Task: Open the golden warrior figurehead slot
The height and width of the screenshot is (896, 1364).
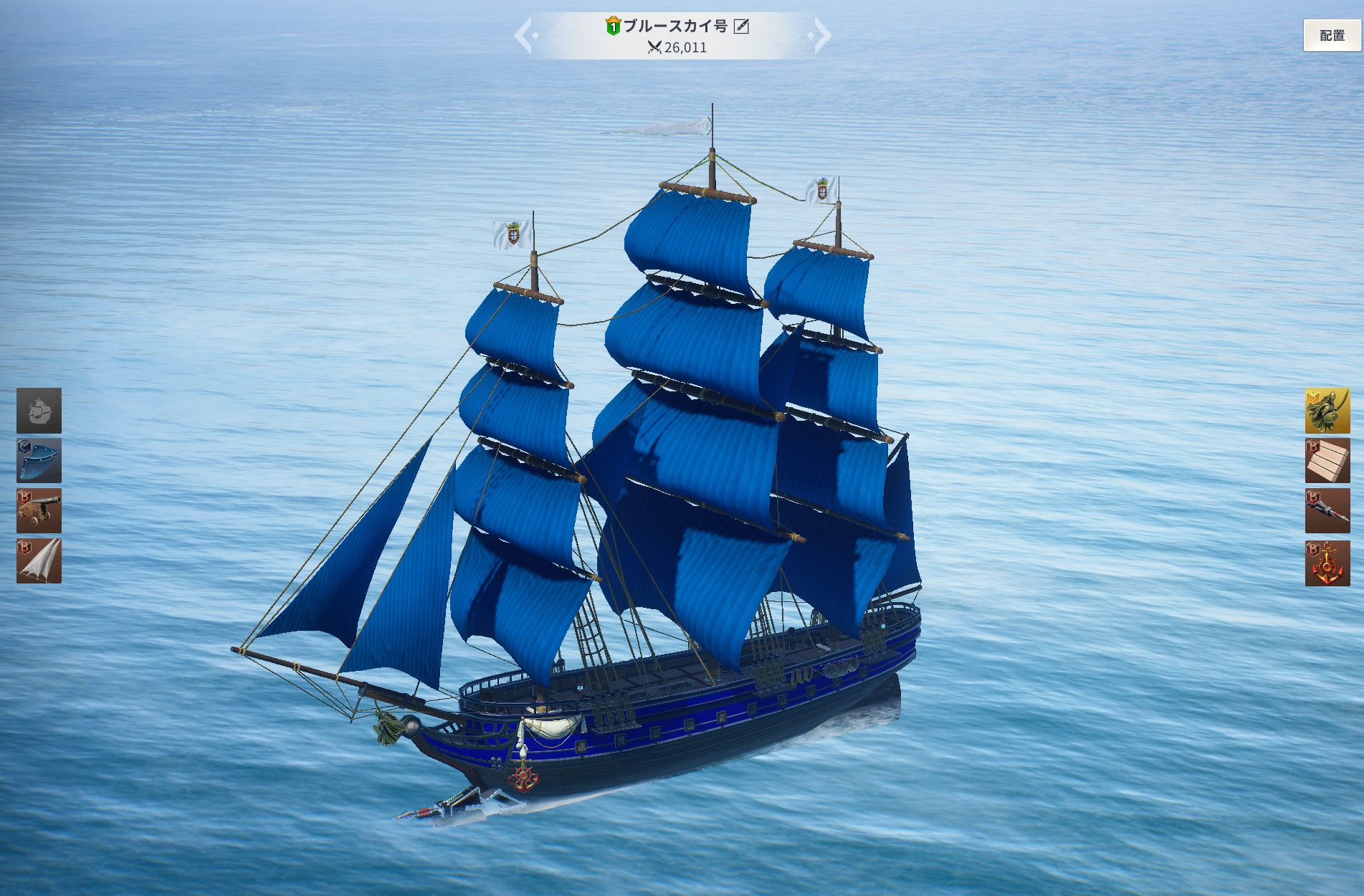Action: pos(1327,411)
